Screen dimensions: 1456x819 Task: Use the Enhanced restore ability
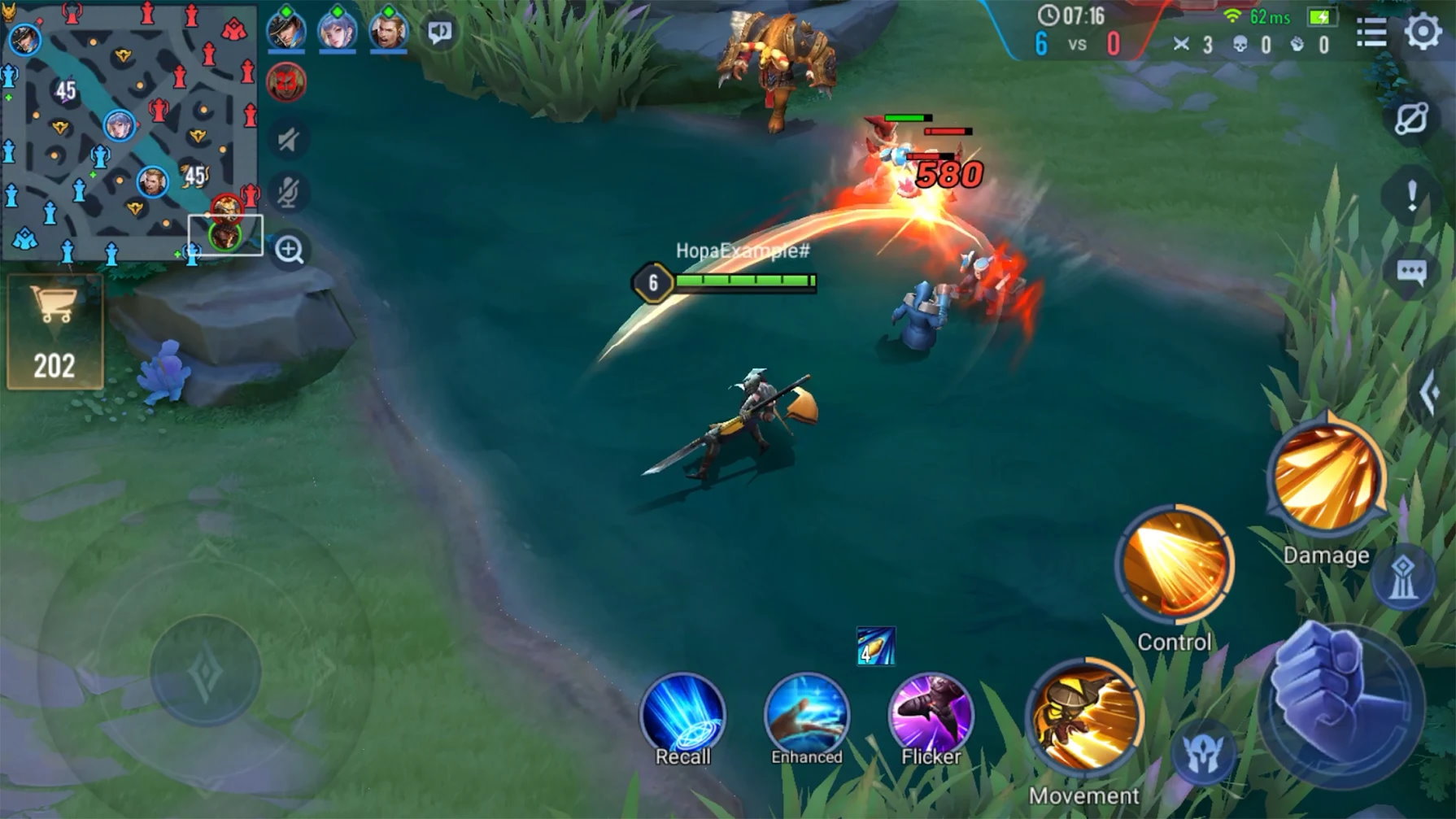pos(806,715)
